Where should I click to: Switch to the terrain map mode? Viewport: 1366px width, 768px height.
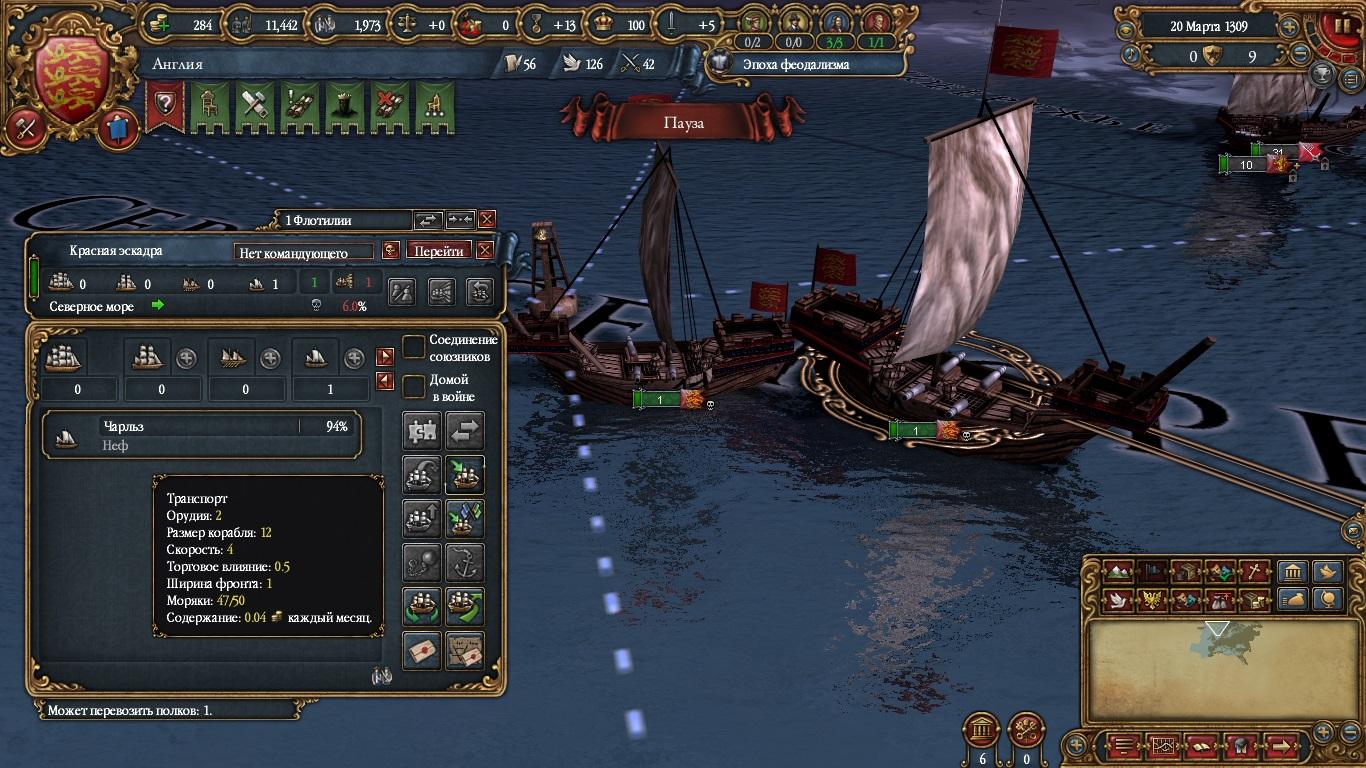1119,572
